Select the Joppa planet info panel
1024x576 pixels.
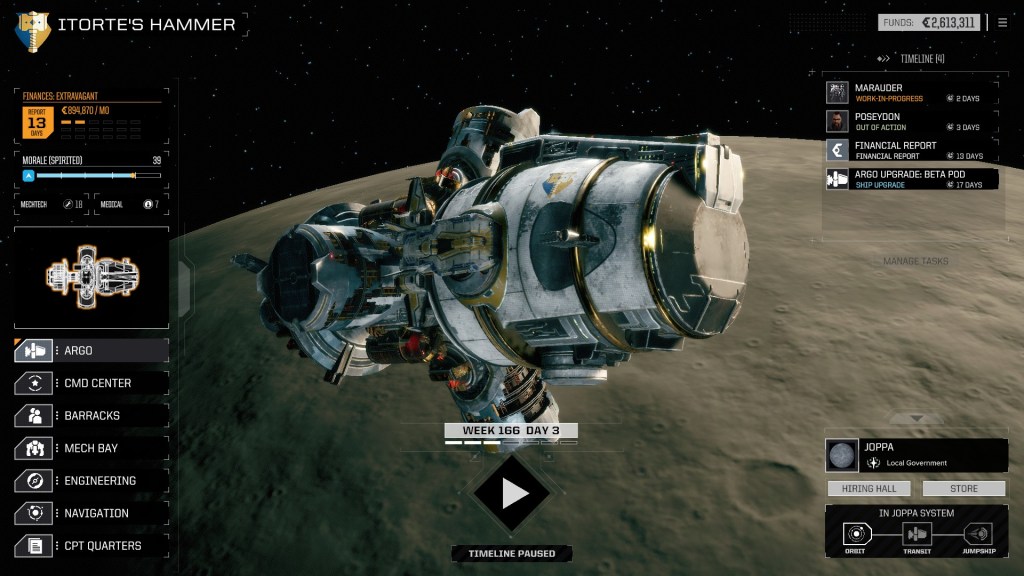point(916,455)
